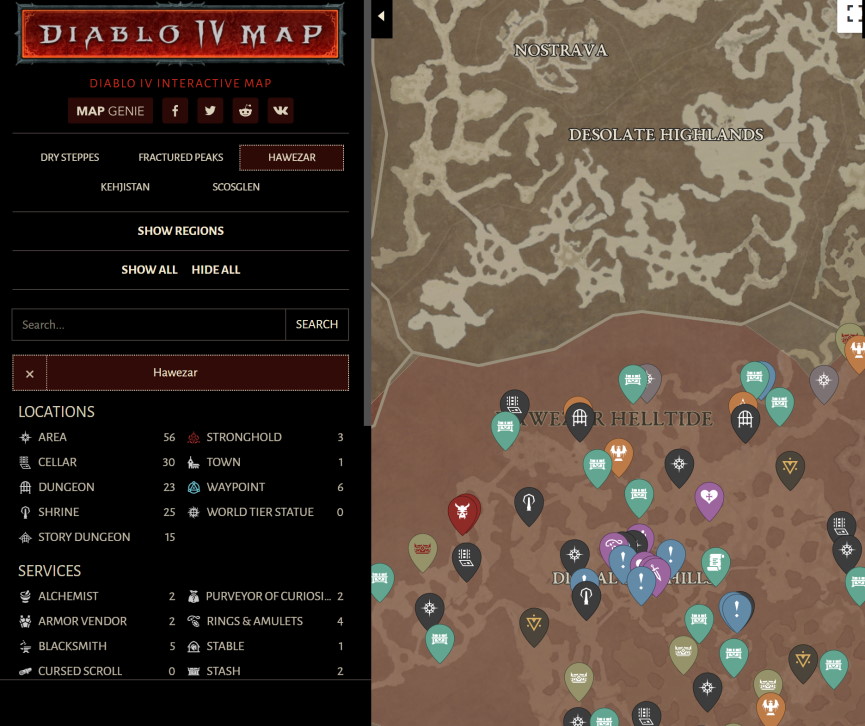
Task: Switch to the Fractured Peaks region
Action: coord(181,158)
